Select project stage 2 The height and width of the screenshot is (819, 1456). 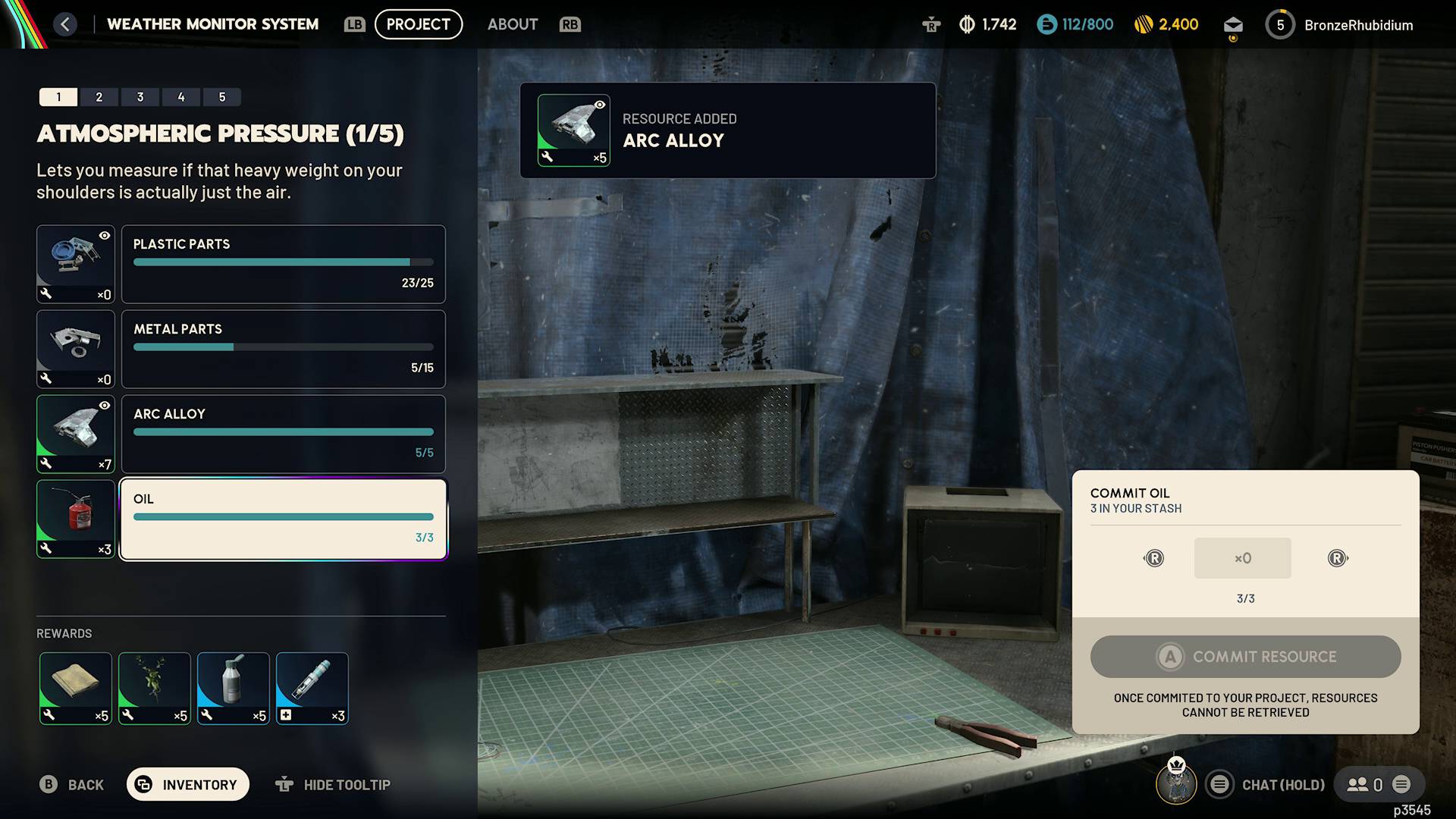tap(99, 97)
